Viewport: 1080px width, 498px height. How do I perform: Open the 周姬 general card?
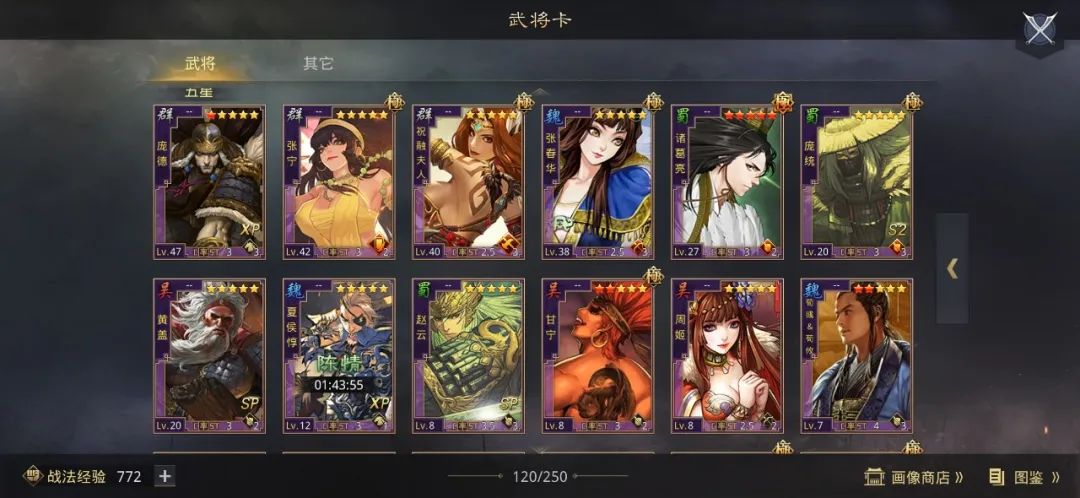click(x=727, y=356)
